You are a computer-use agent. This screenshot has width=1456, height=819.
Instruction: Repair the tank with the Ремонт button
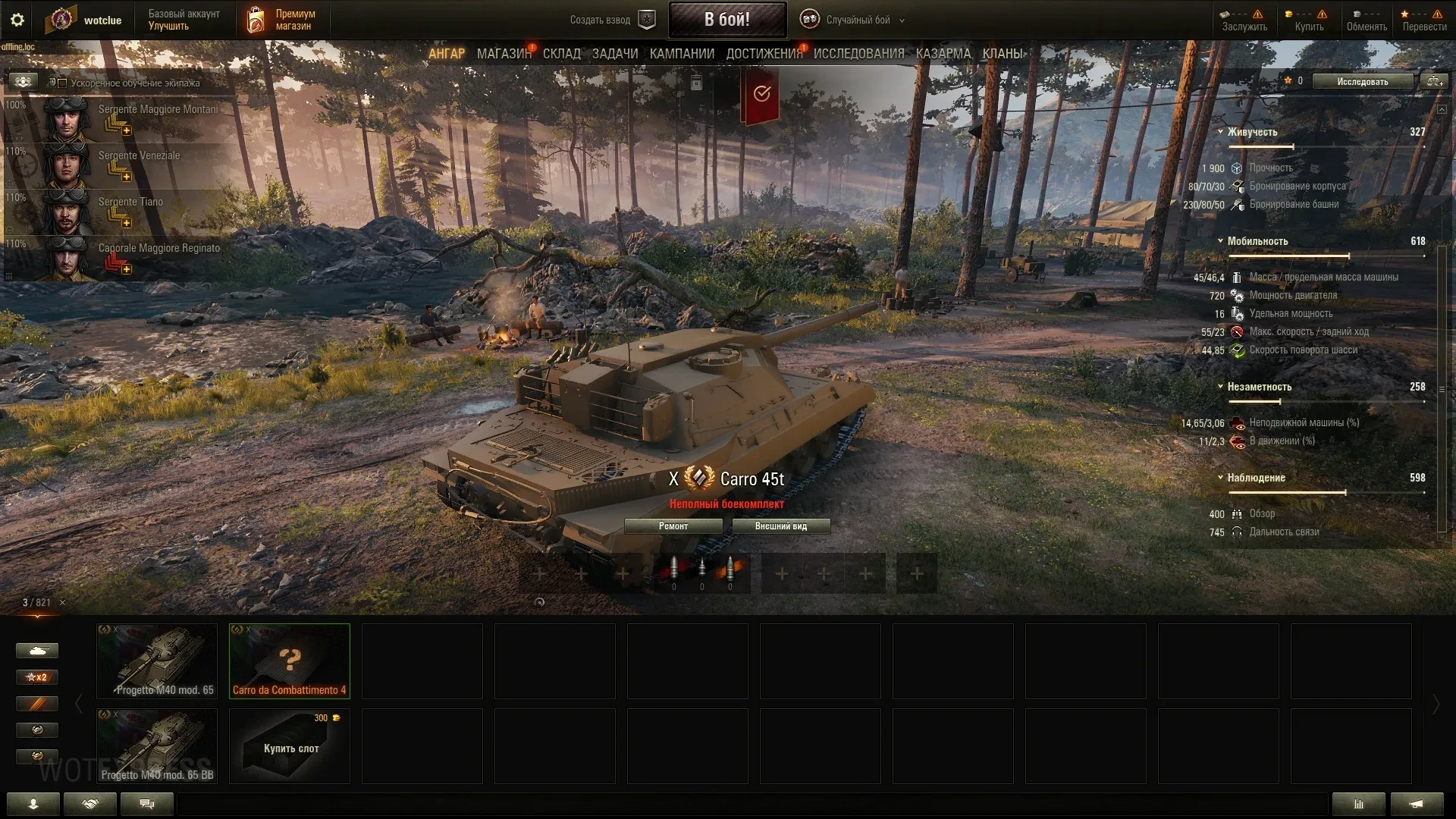click(x=673, y=526)
